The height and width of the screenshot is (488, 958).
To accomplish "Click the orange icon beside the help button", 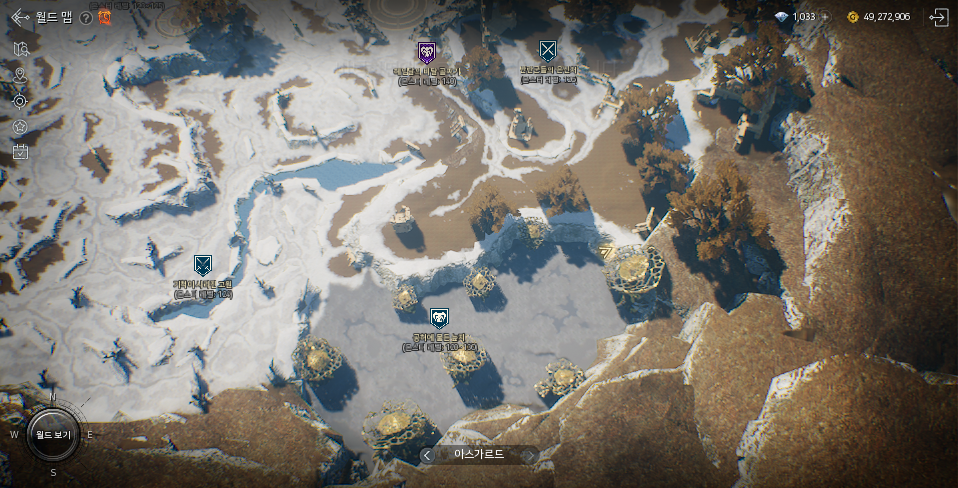I will [x=104, y=17].
